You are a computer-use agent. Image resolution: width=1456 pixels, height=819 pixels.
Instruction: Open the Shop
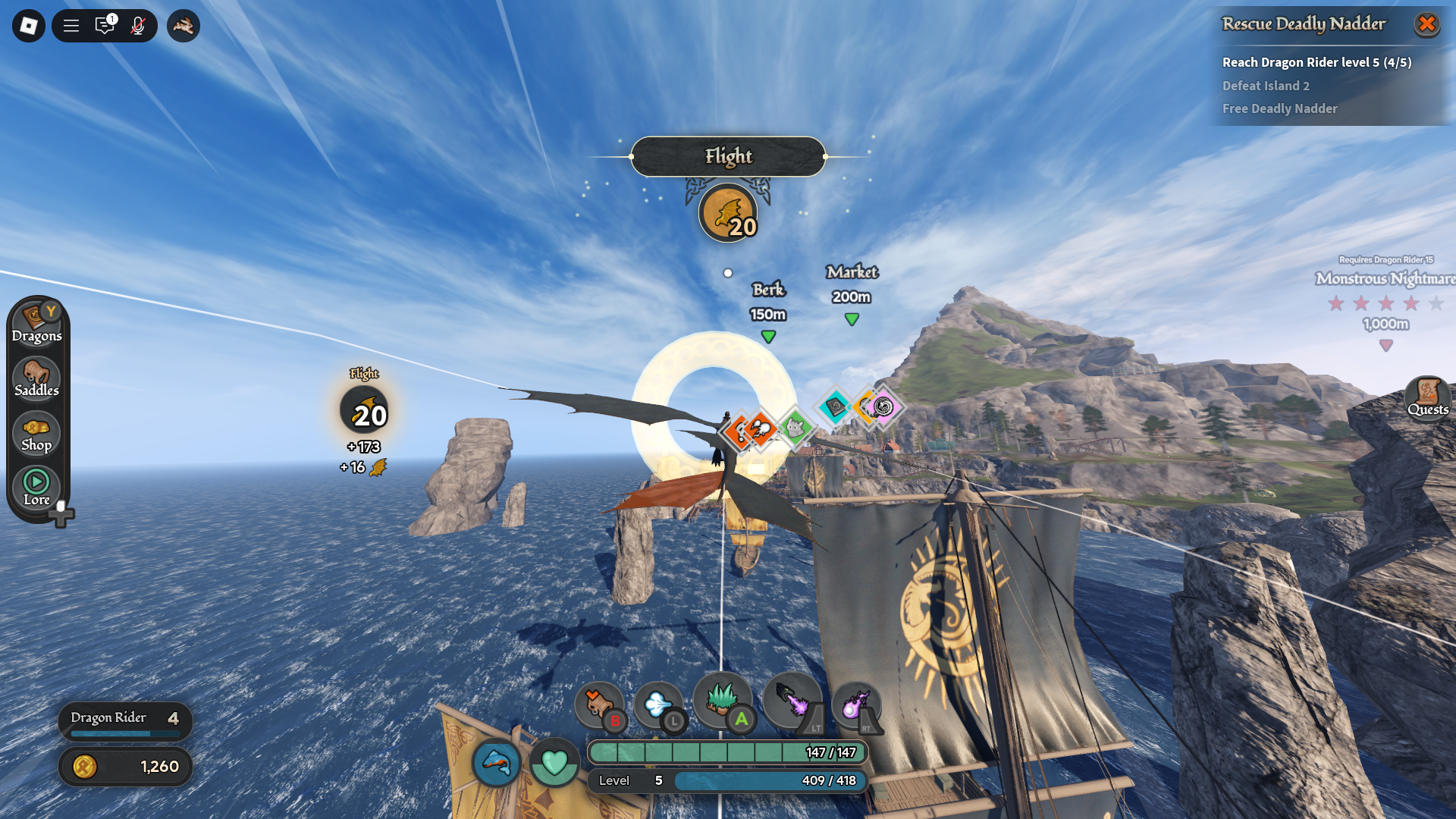(x=36, y=434)
